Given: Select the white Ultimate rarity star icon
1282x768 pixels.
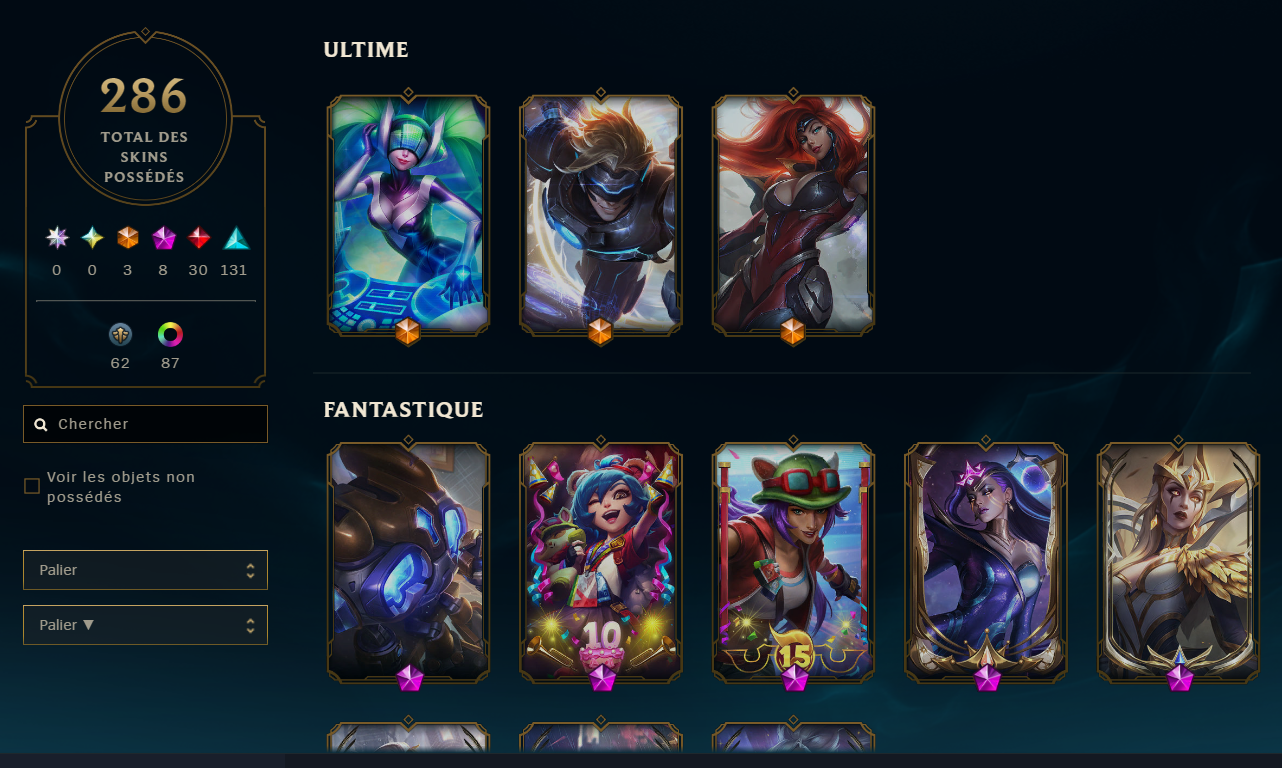Looking at the screenshot, I should pyautogui.click(x=56, y=238).
